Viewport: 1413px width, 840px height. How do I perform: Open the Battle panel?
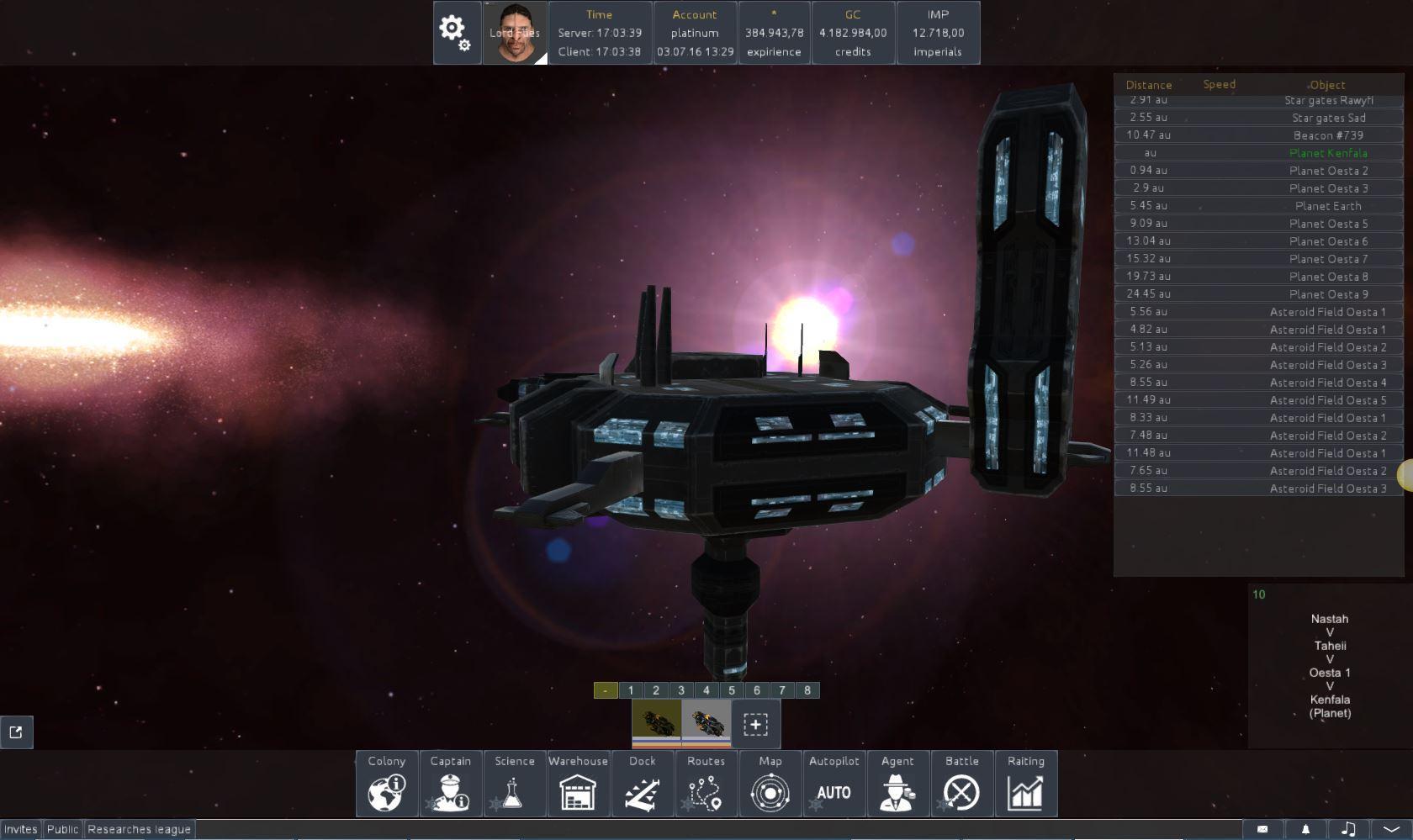point(962,784)
